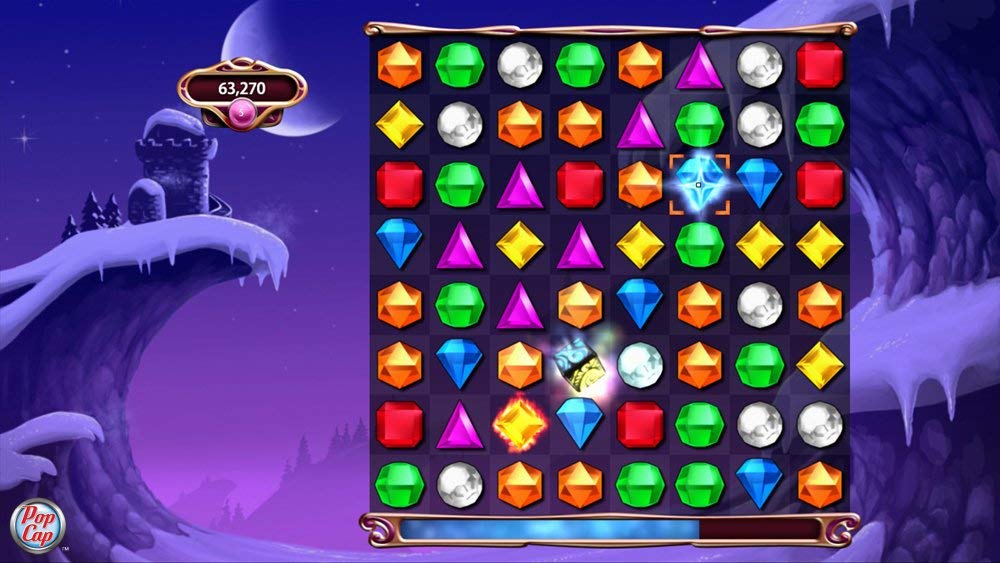Select the green gem directly below the star gem
Image resolution: width=1000 pixels, height=563 pixels.
pos(699,243)
